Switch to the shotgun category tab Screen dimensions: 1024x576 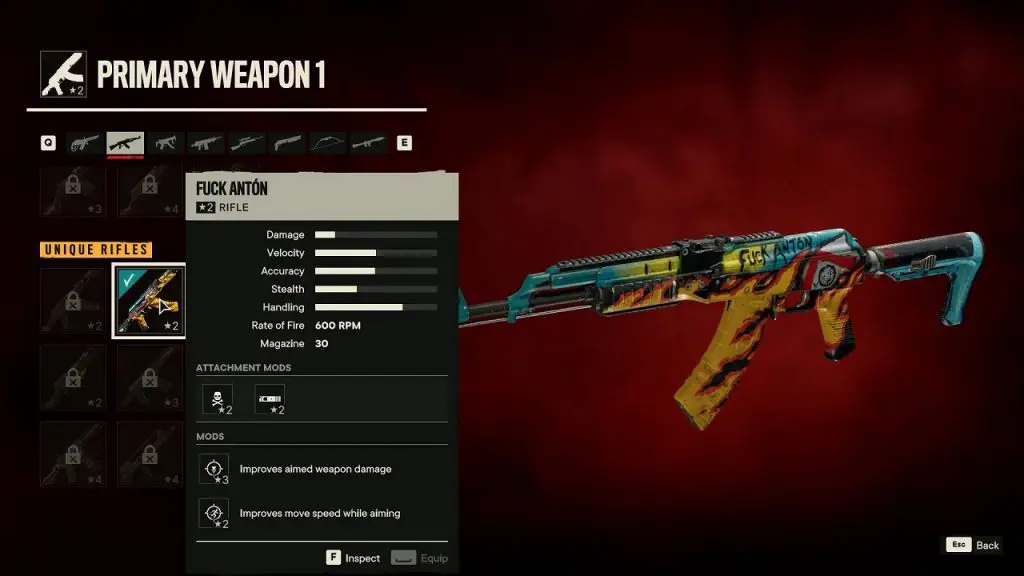point(288,143)
